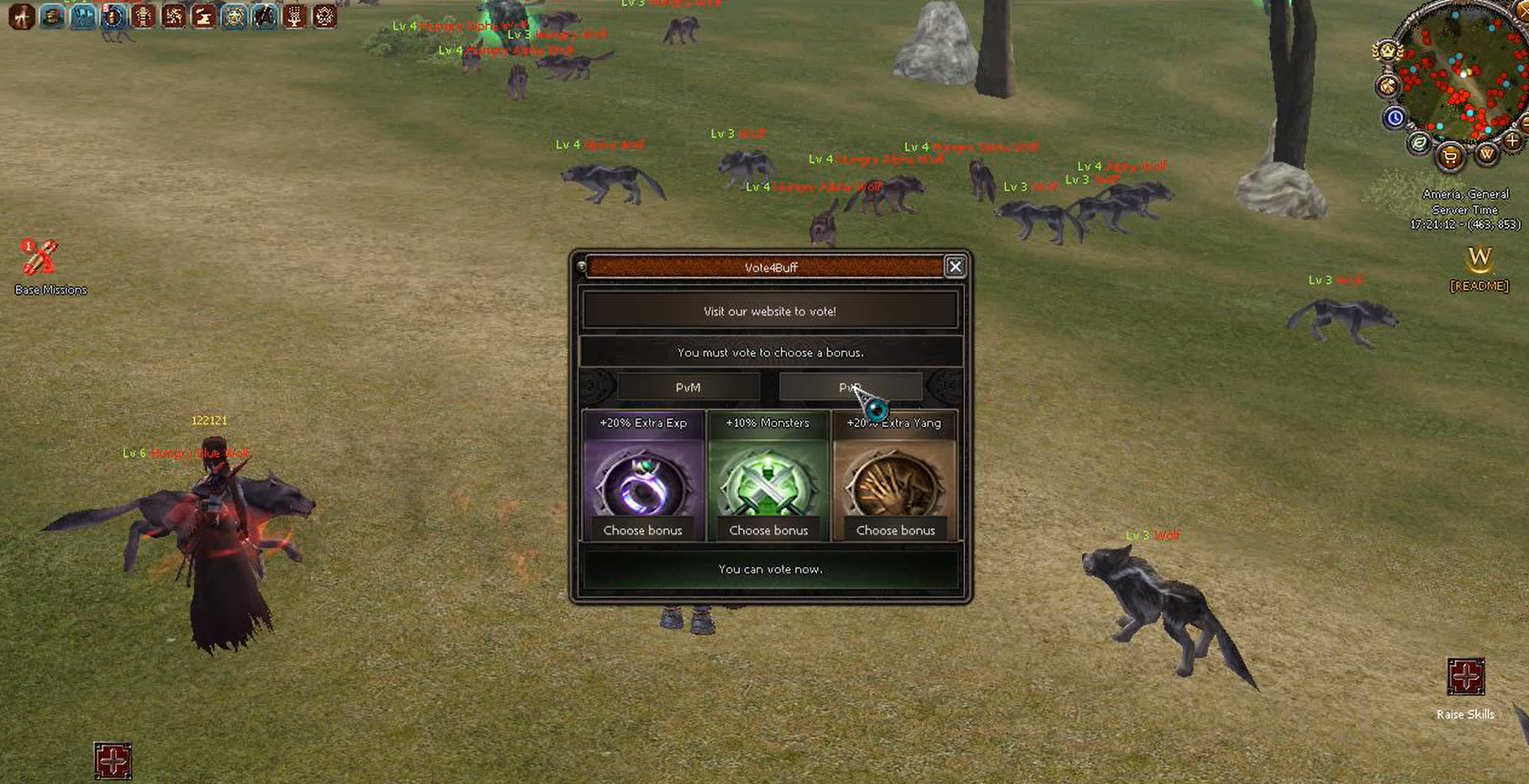Image resolution: width=1529 pixels, height=784 pixels.
Task: Open the item shop cart icon
Action: click(1450, 156)
